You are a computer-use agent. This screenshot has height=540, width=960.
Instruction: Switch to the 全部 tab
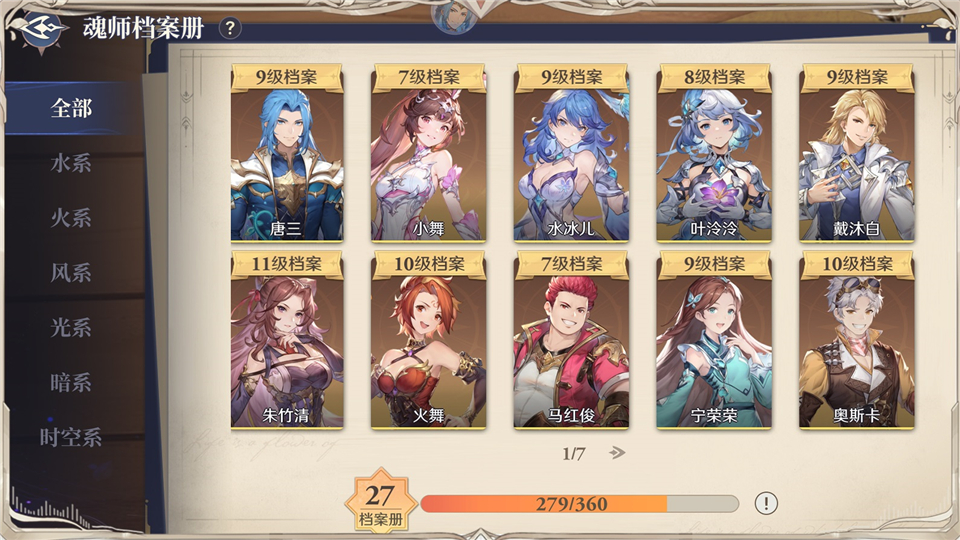(x=71, y=108)
